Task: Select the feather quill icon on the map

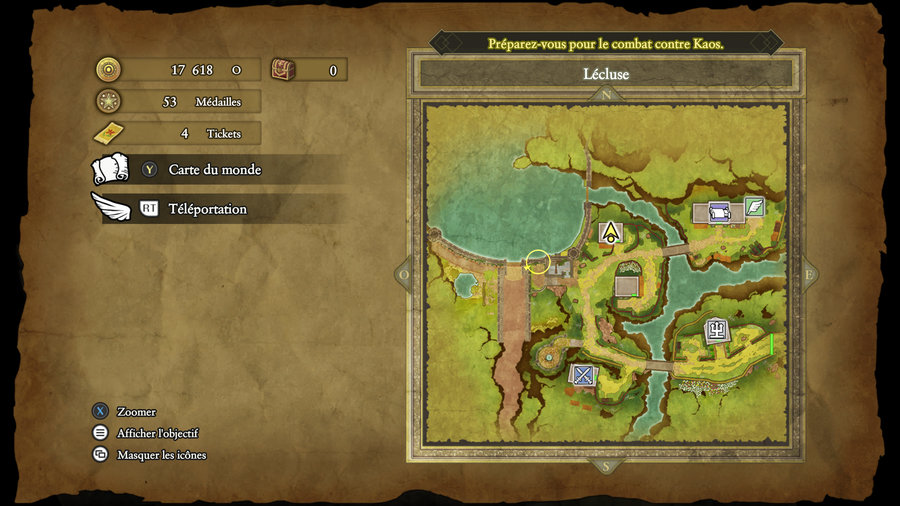Action: click(755, 207)
